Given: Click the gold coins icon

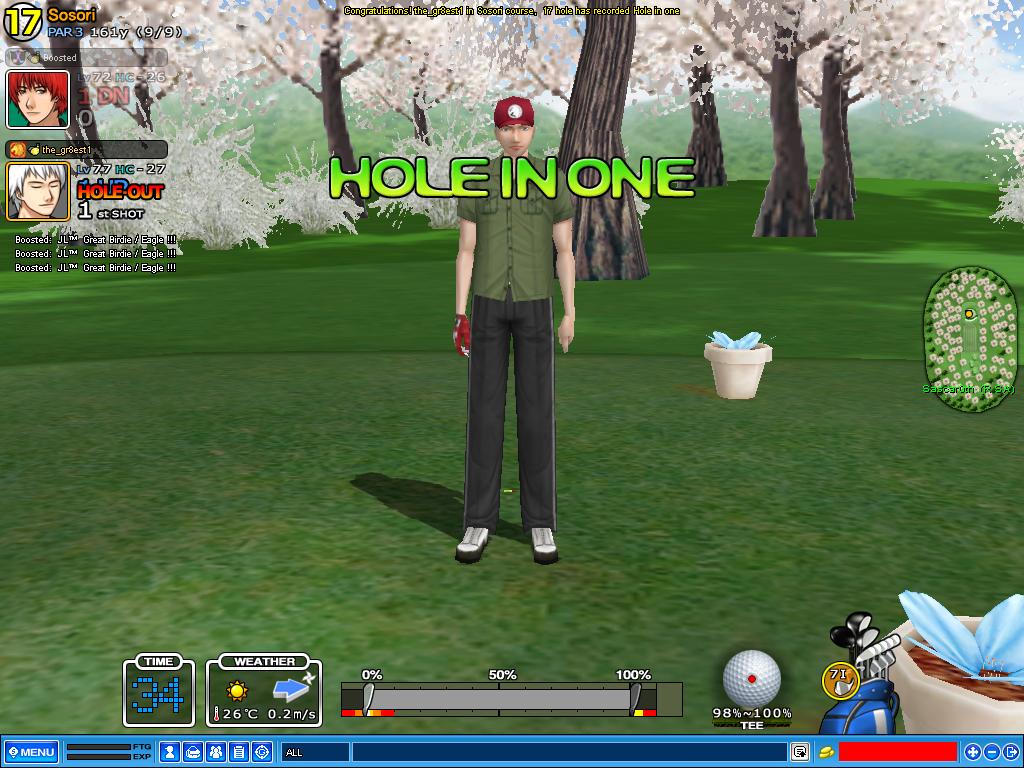Looking at the screenshot, I should click(827, 752).
